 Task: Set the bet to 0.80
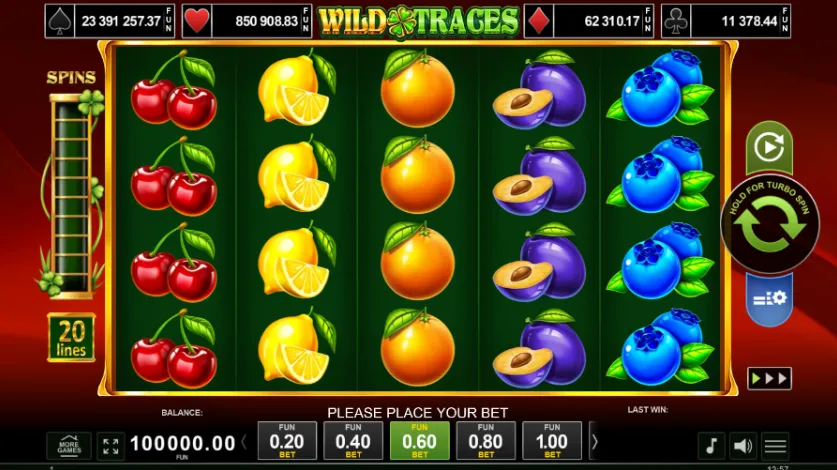coord(485,440)
